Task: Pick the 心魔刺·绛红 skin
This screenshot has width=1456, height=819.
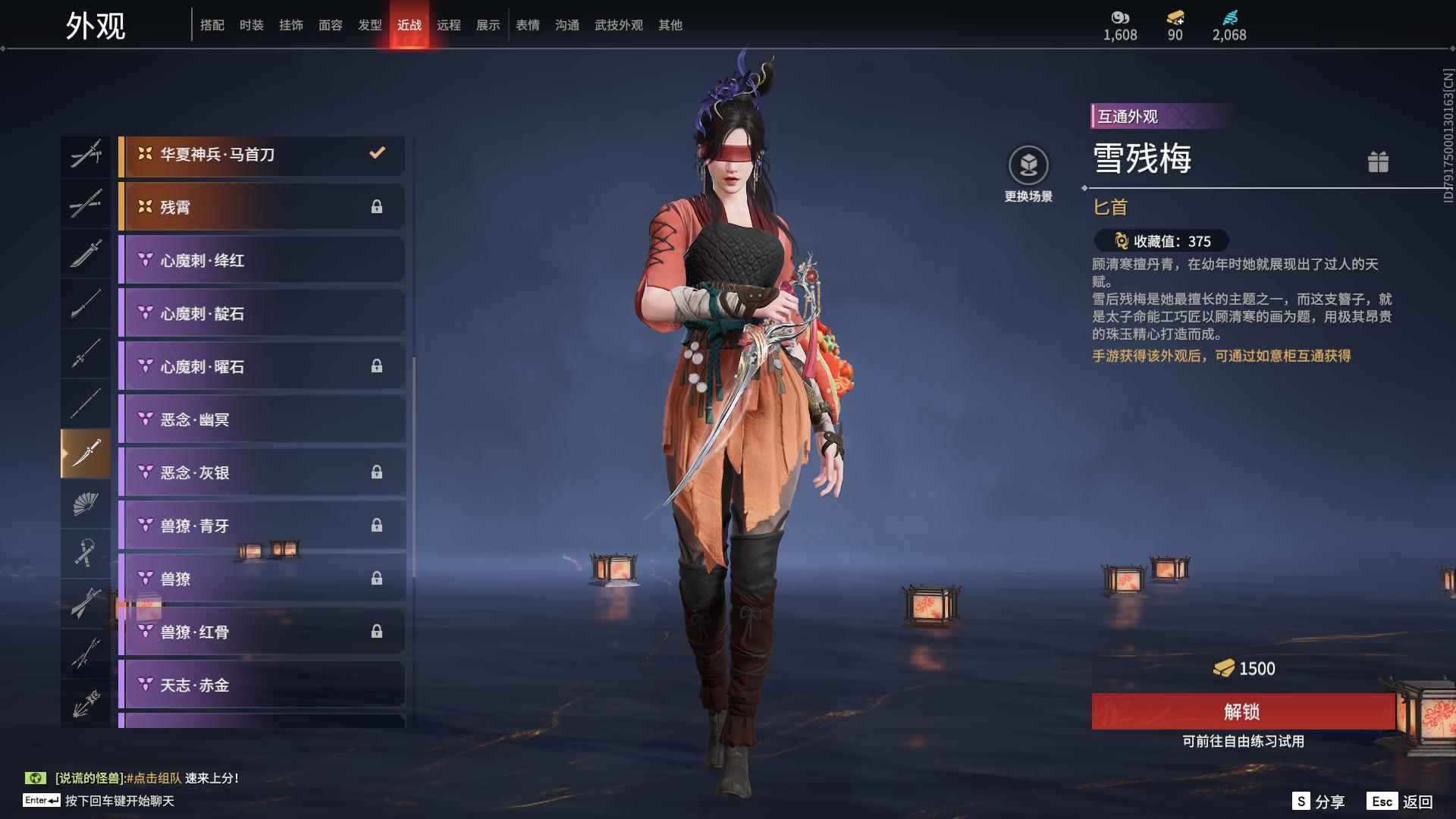Action: [262, 260]
